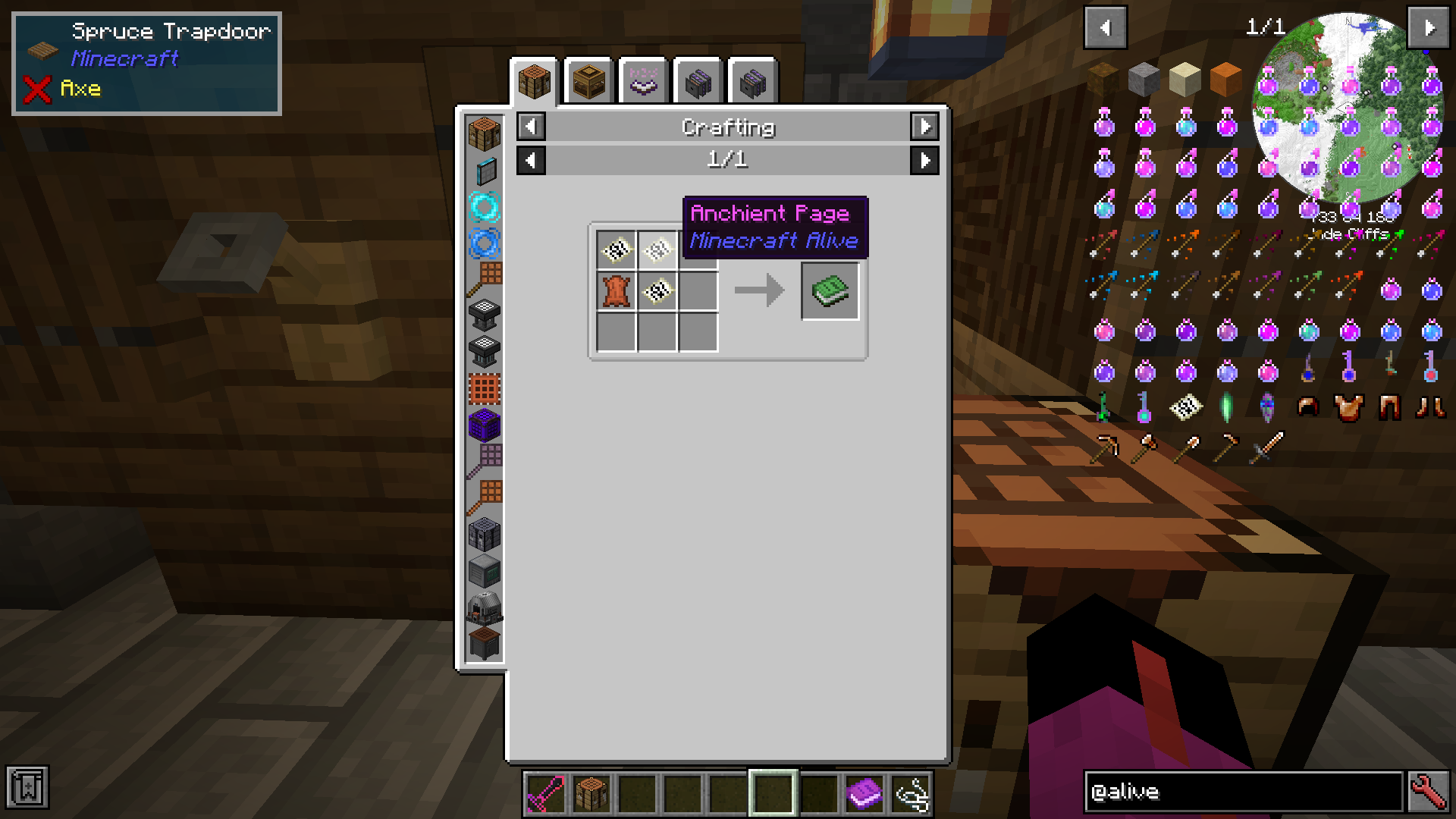1456x819 pixels.
Task: Click the green Anchient Page output book
Action: click(830, 290)
